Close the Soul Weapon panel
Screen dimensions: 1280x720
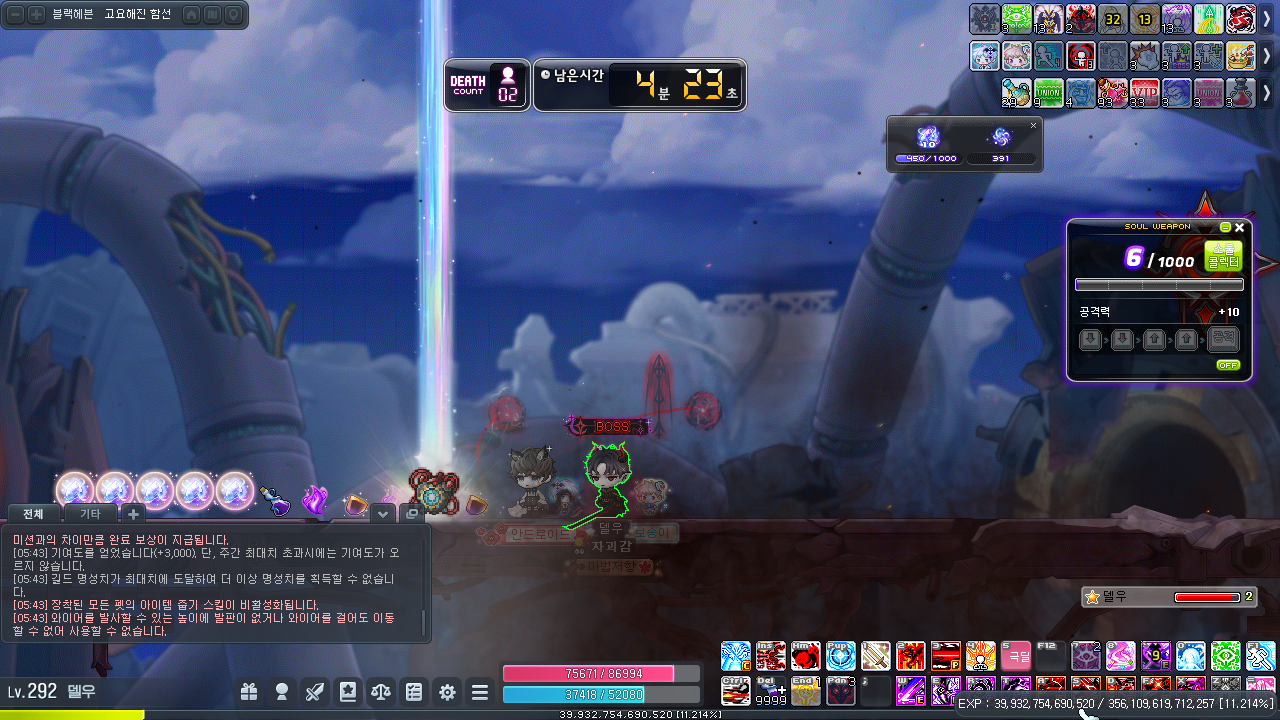point(1240,227)
